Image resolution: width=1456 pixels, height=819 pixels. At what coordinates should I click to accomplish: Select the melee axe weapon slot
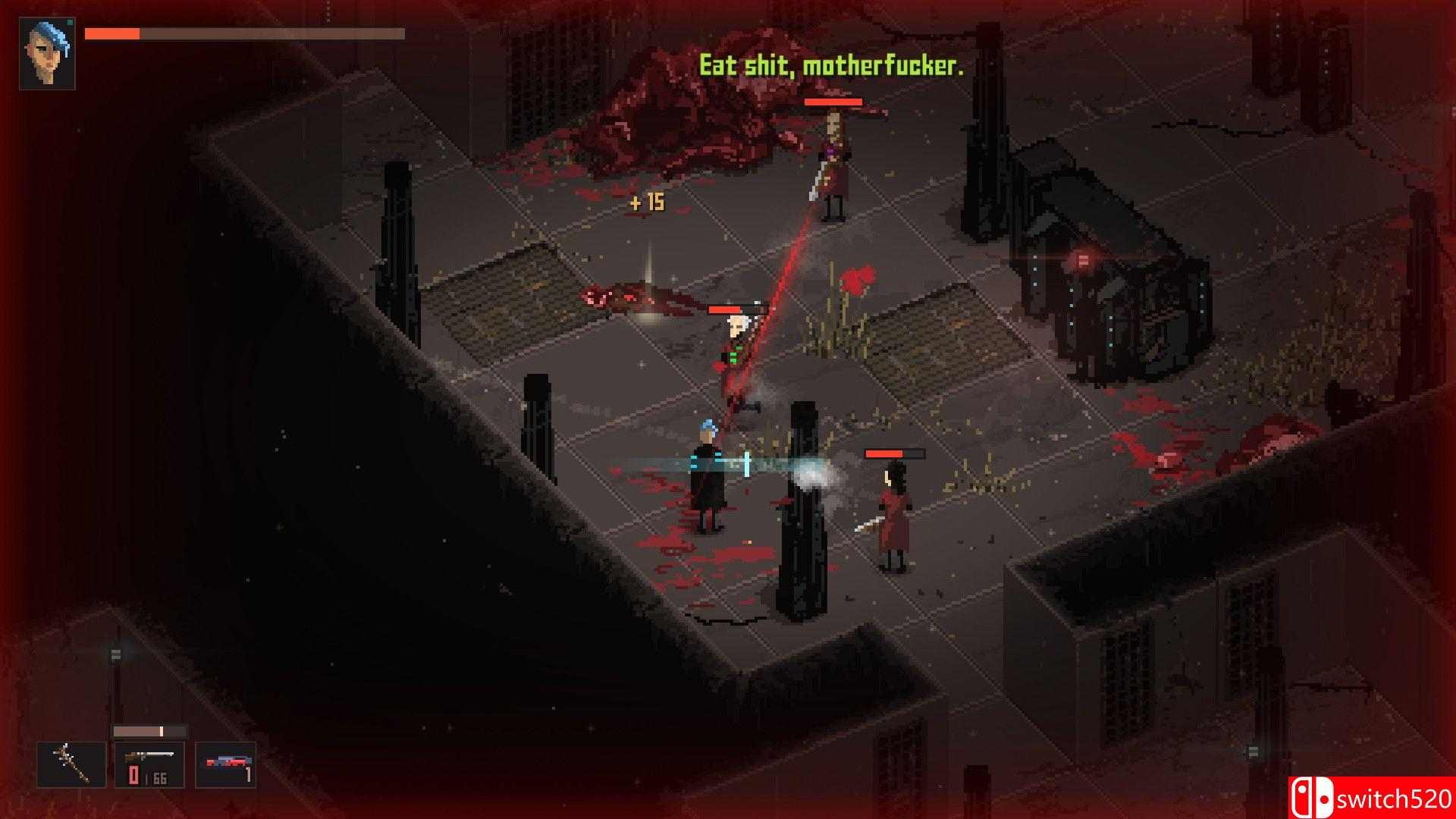pyautogui.click(x=71, y=764)
